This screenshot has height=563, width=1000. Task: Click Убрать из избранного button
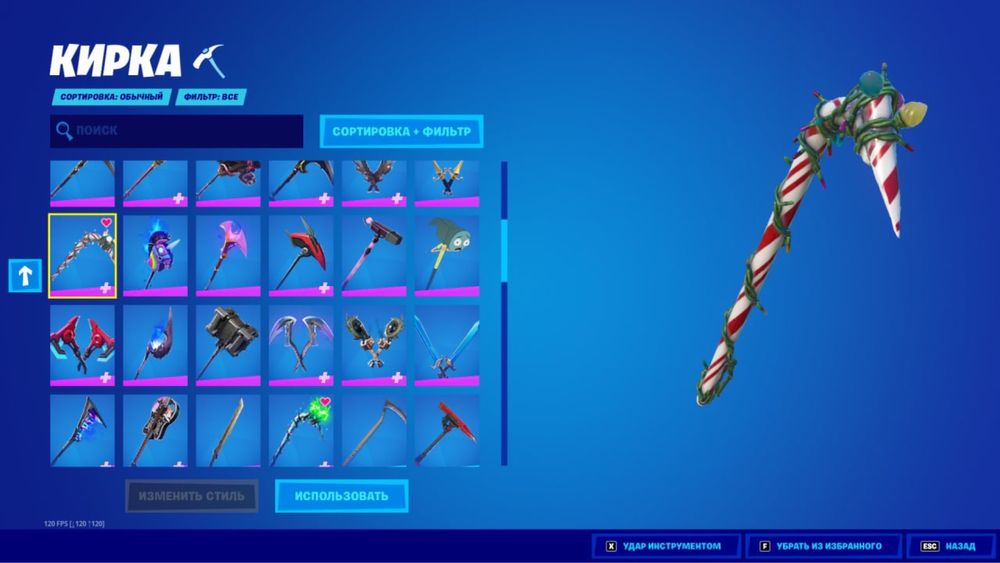[x=825, y=546]
